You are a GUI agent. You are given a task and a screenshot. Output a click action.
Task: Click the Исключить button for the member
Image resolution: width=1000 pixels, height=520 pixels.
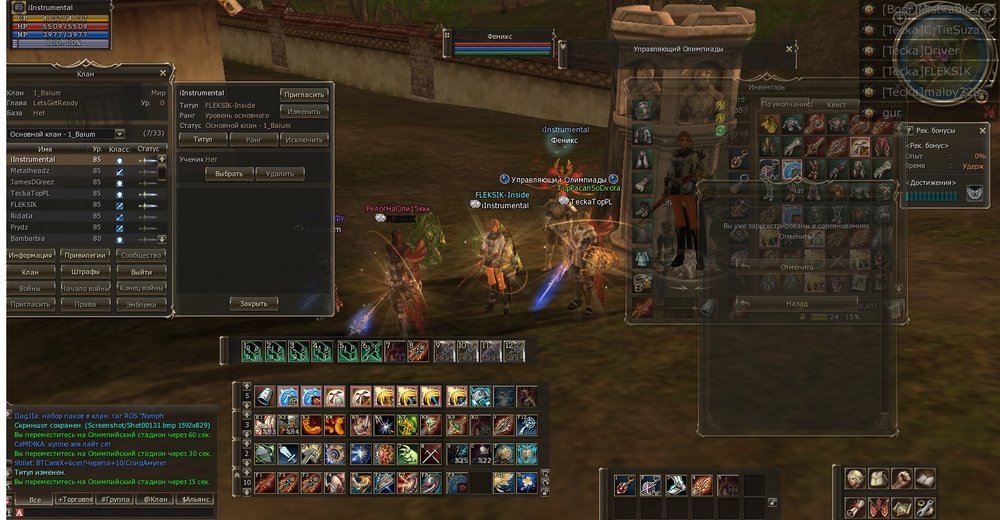point(304,140)
